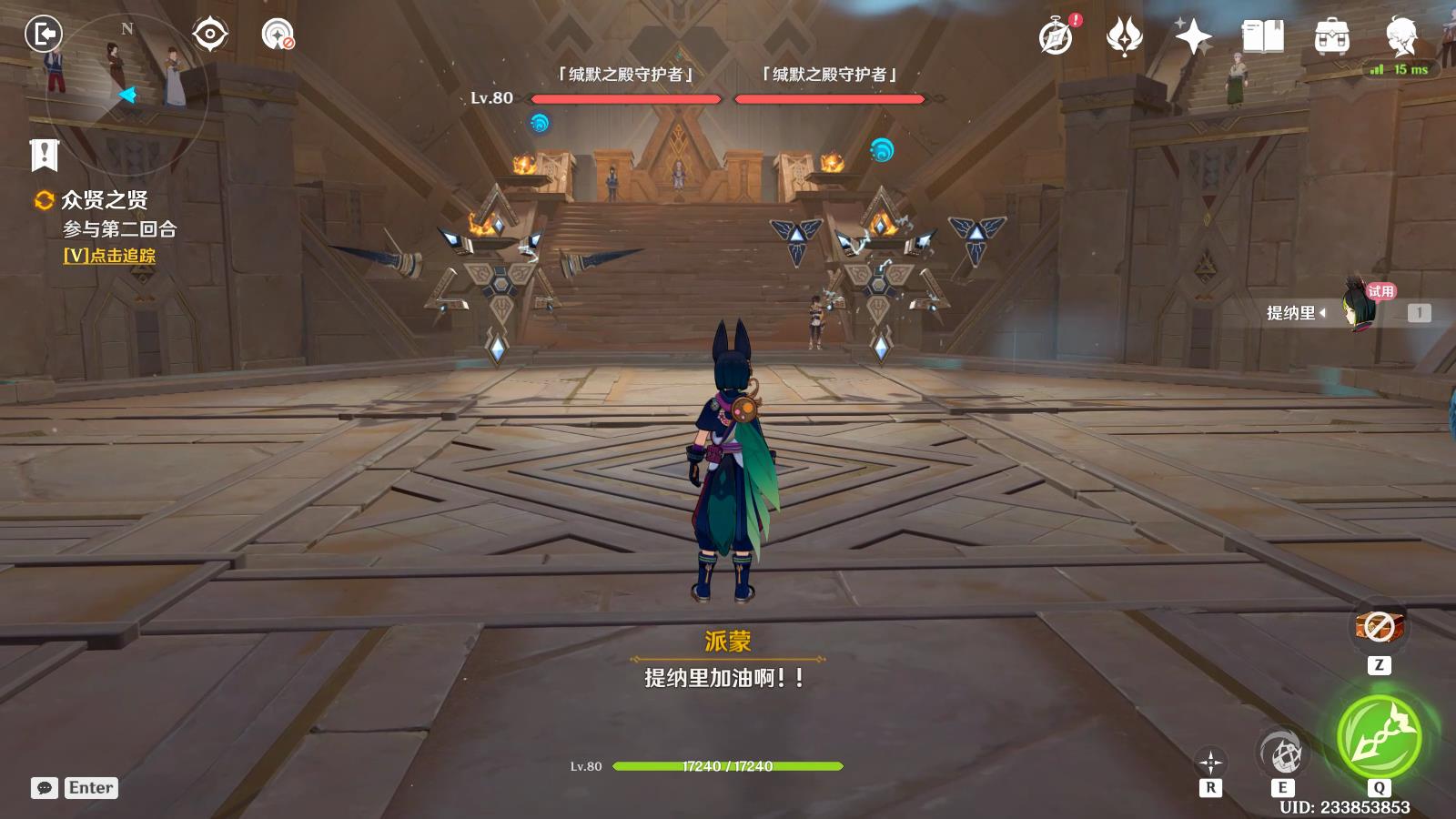The image size is (1456, 819).
Task: Select trial character 提纳里 in party
Action: [x=1356, y=312]
